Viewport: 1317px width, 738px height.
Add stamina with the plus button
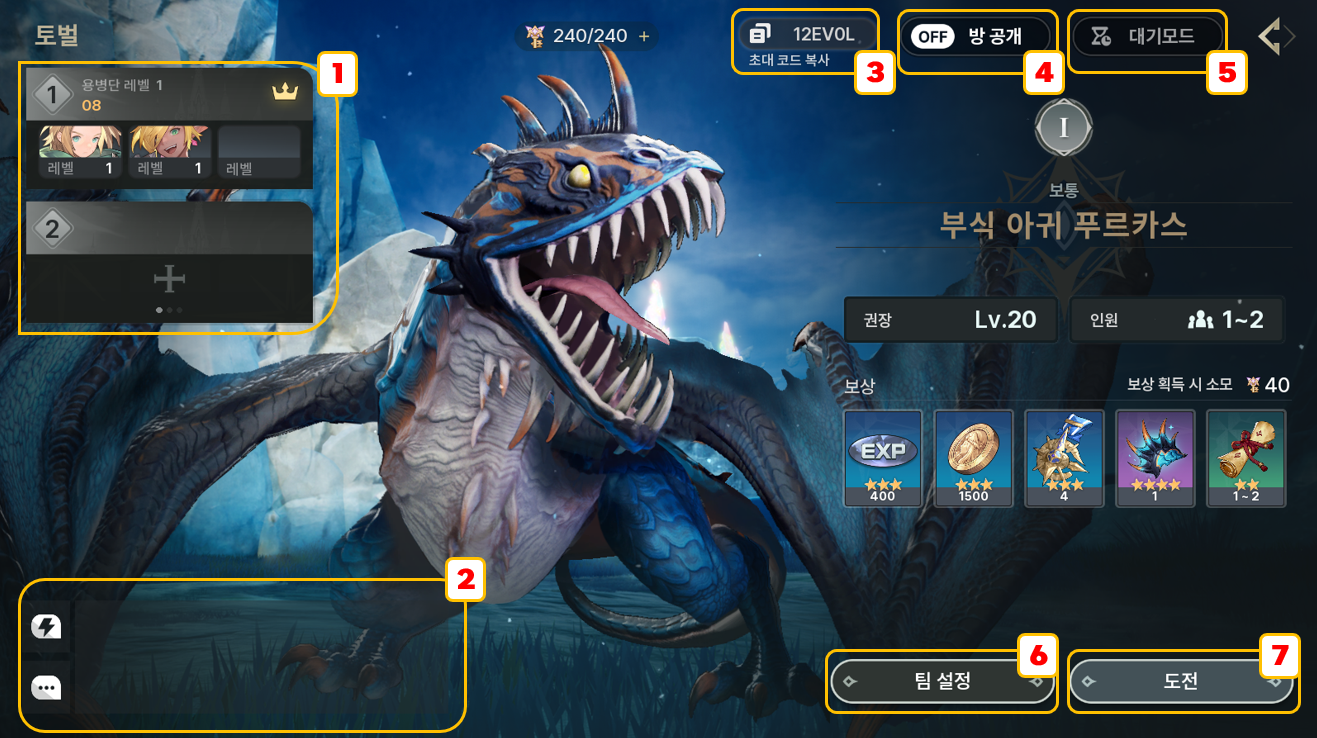644,37
